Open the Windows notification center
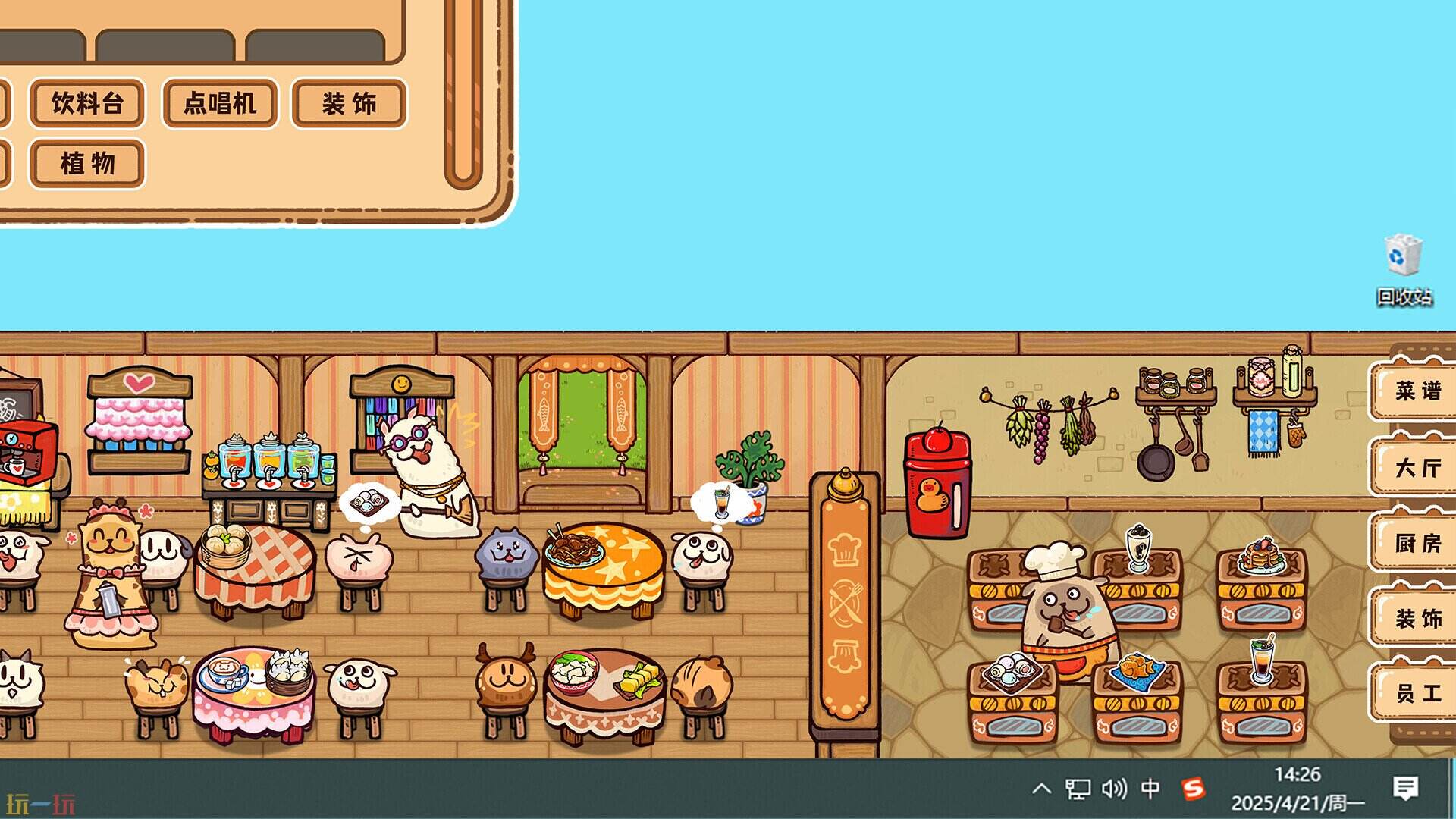Image resolution: width=1456 pixels, height=819 pixels. pos(1405,789)
